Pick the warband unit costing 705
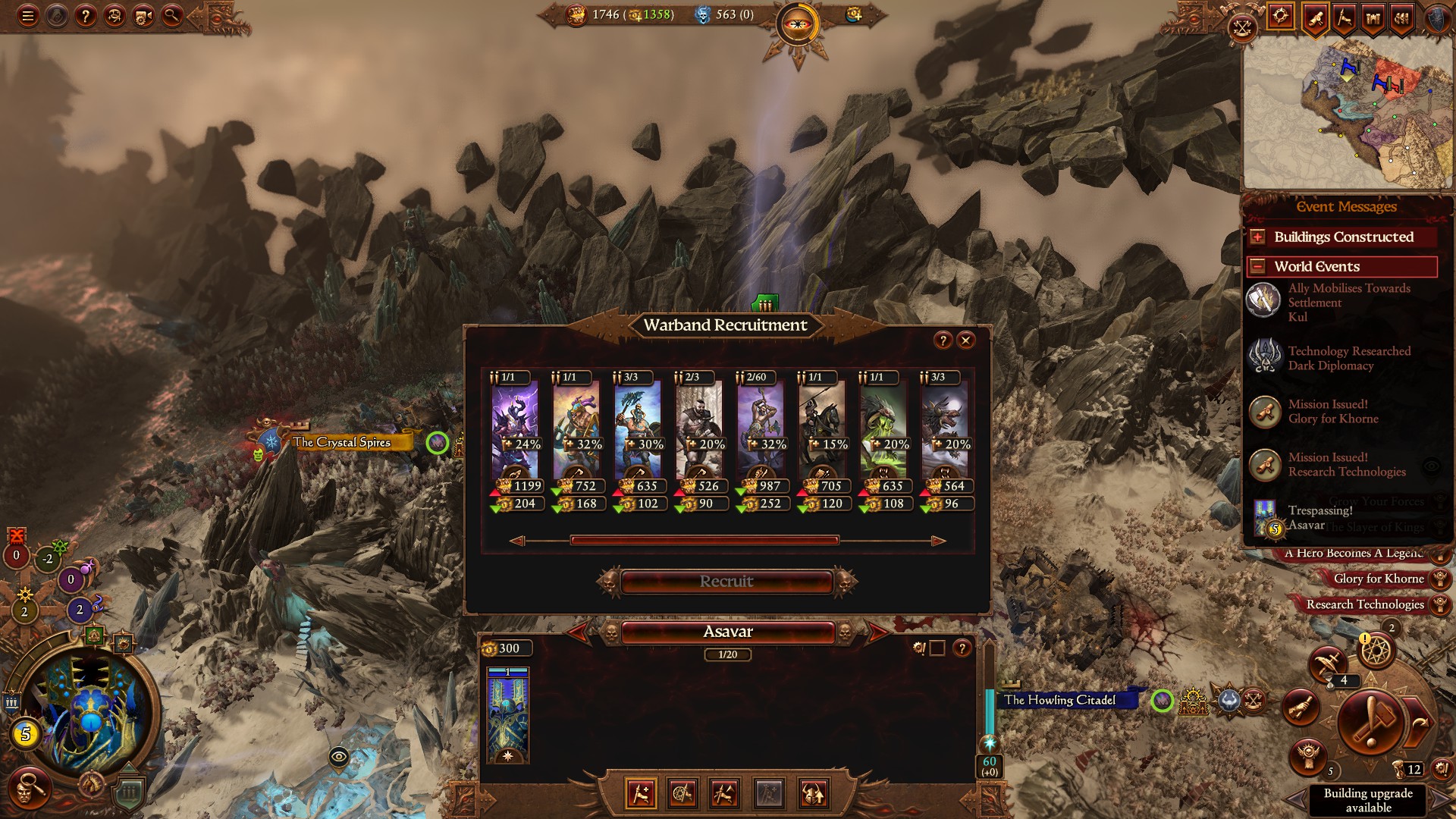Viewport: 1456px width, 819px height. point(822,441)
